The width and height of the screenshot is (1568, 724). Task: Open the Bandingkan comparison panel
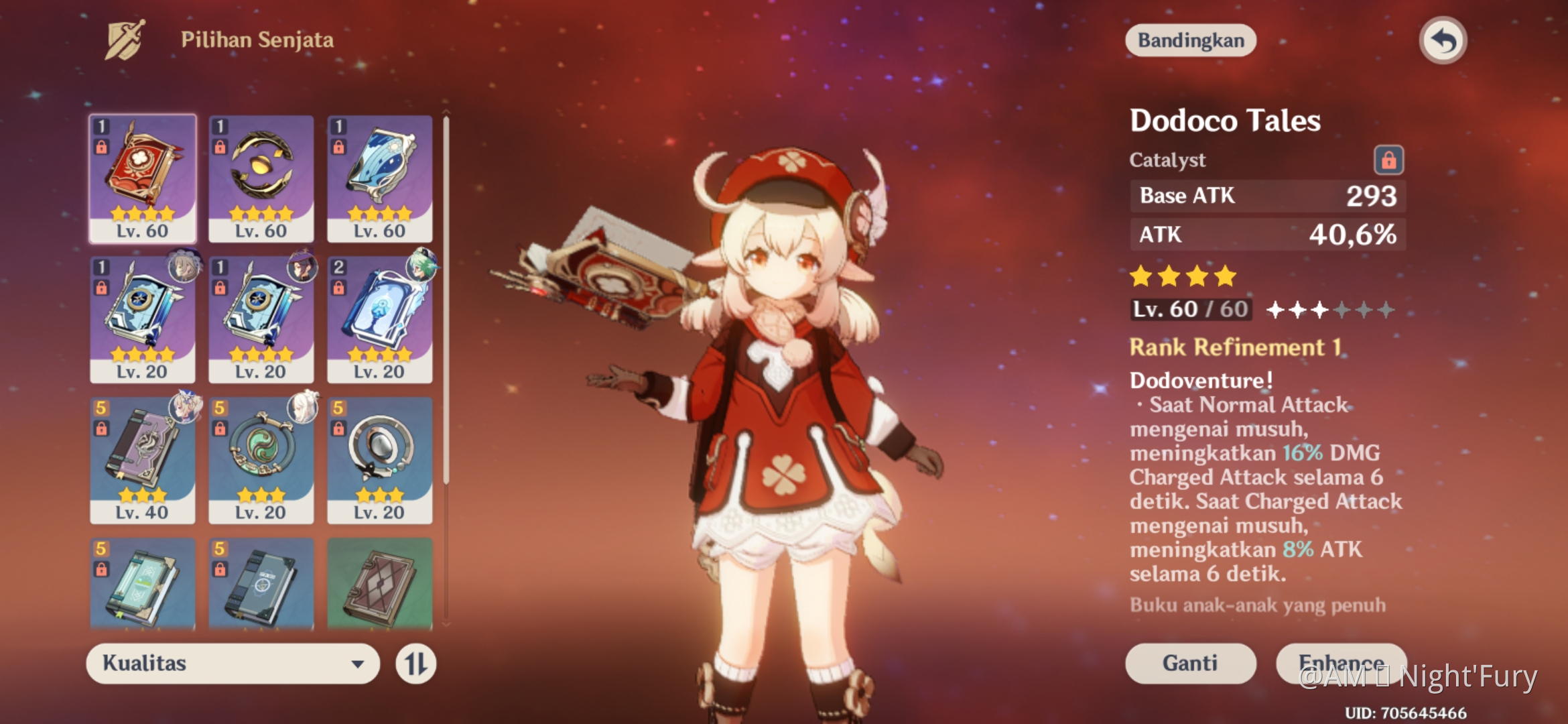coord(1190,40)
